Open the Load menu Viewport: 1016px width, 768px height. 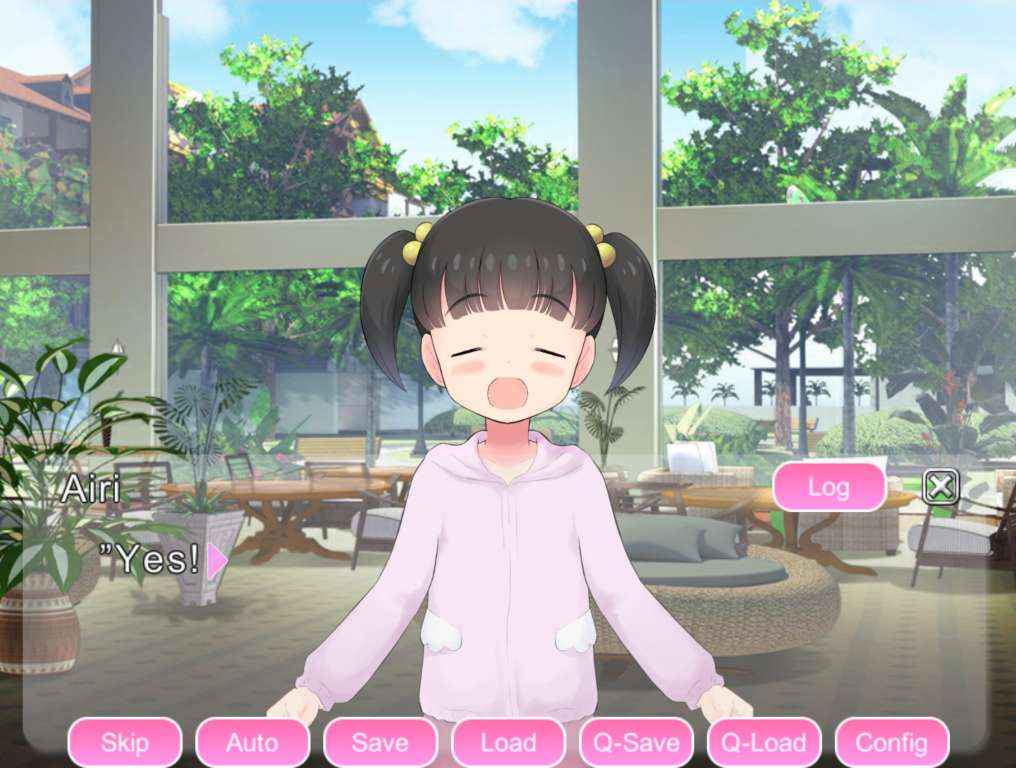tap(508, 743)
